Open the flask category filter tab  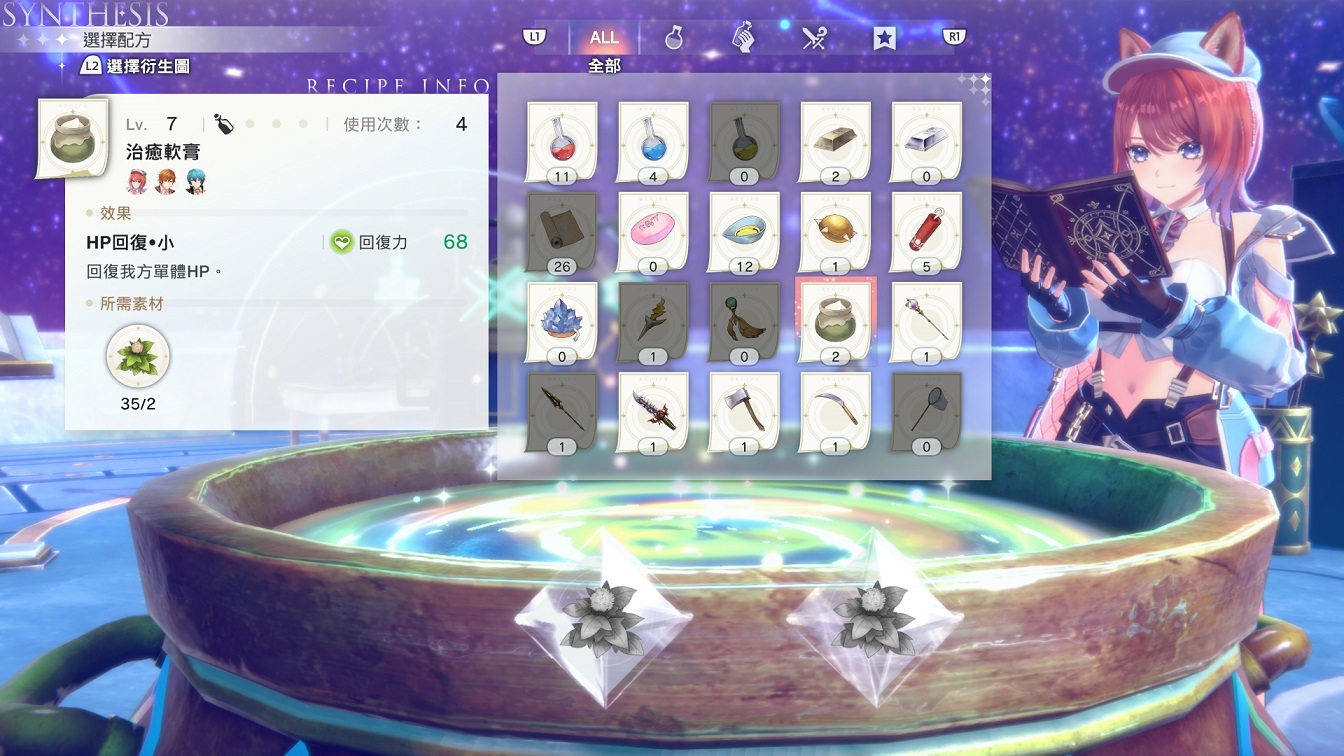tap(672, 38)
